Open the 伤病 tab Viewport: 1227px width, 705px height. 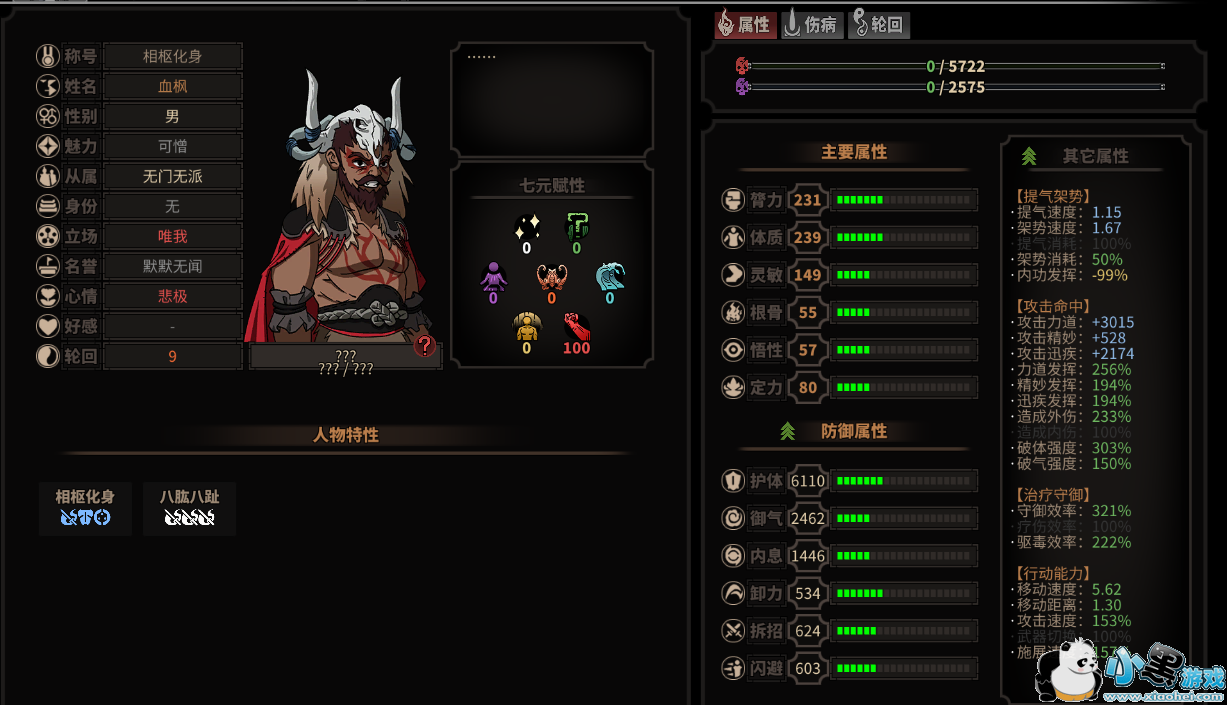tap(811, 25)
